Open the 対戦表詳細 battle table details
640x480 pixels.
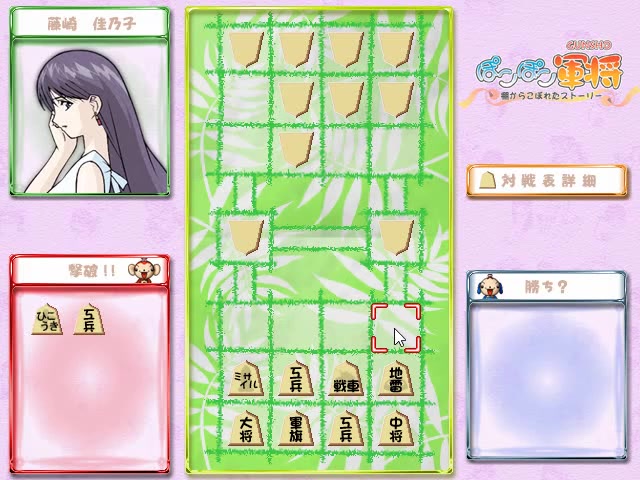click(546, 180)
